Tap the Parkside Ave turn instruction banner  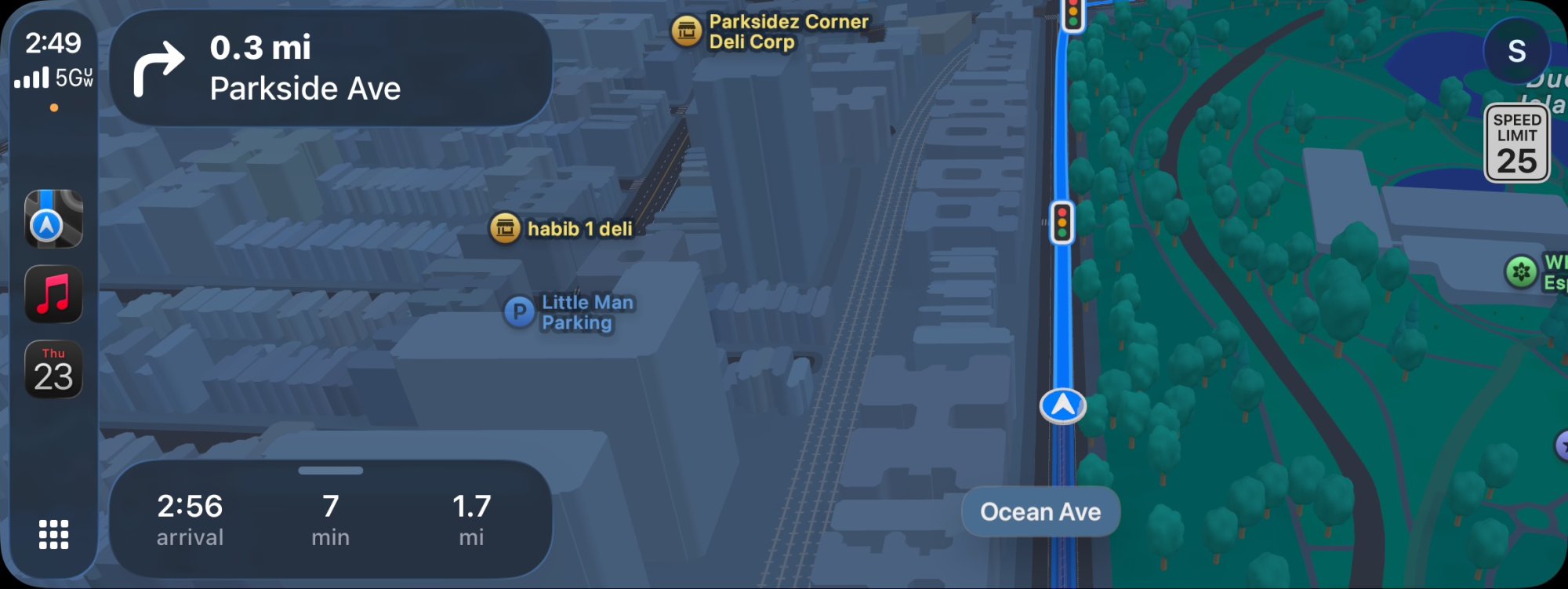tap(330, 68)
